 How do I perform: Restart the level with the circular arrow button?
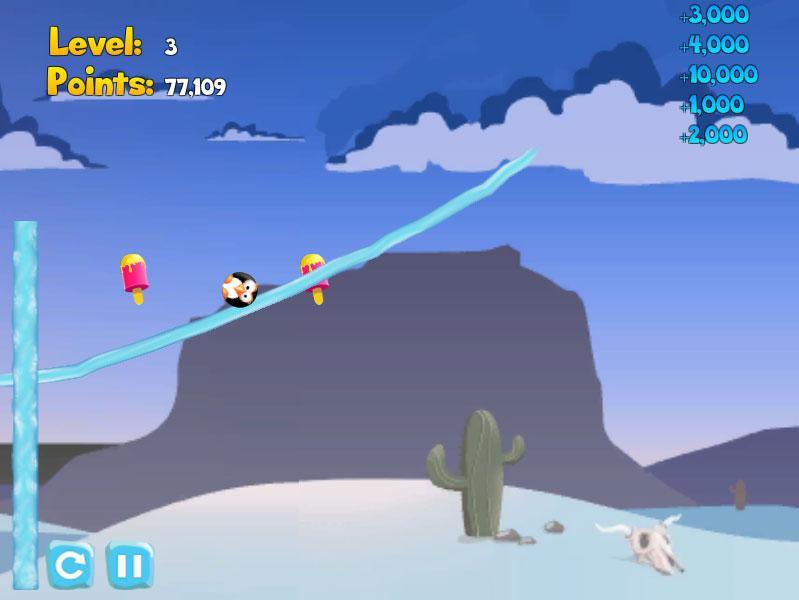tap(70, 566)
